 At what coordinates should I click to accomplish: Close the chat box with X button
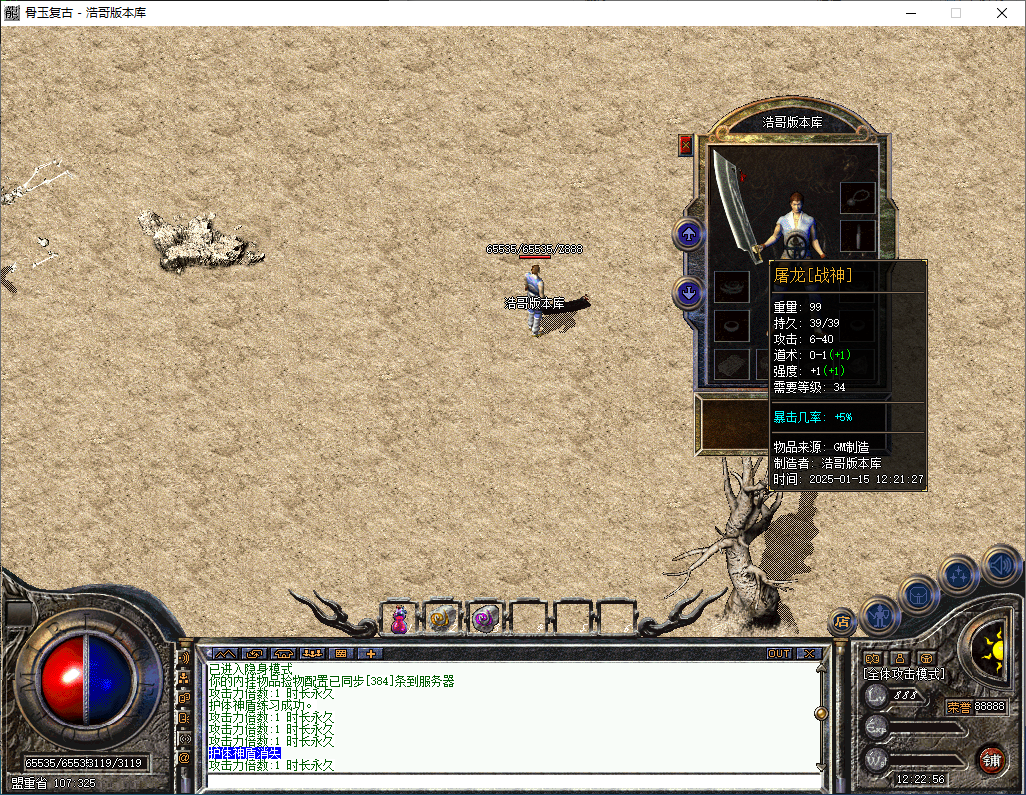pos(808,654)
